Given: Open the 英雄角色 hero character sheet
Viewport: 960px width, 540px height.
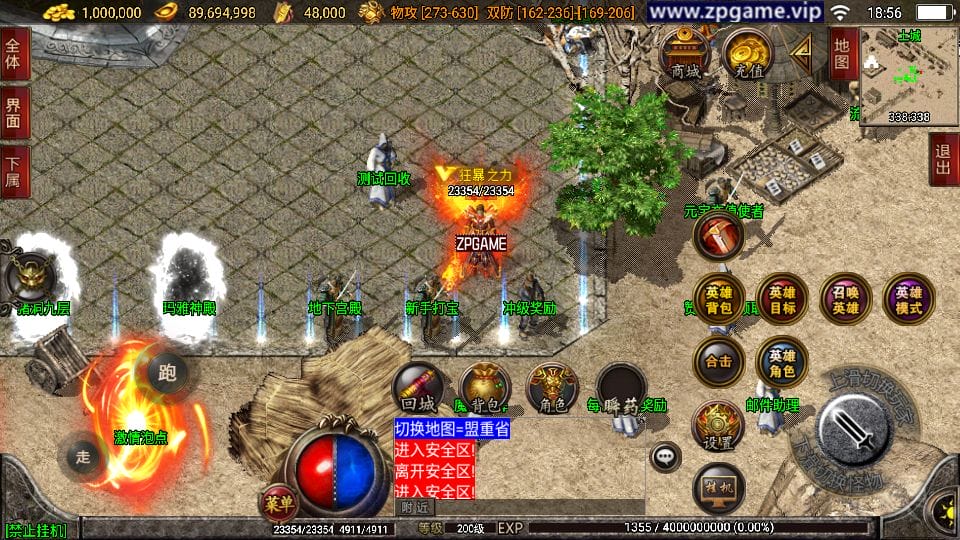Looking at the screenshot, I should click(x=782, y=361).
